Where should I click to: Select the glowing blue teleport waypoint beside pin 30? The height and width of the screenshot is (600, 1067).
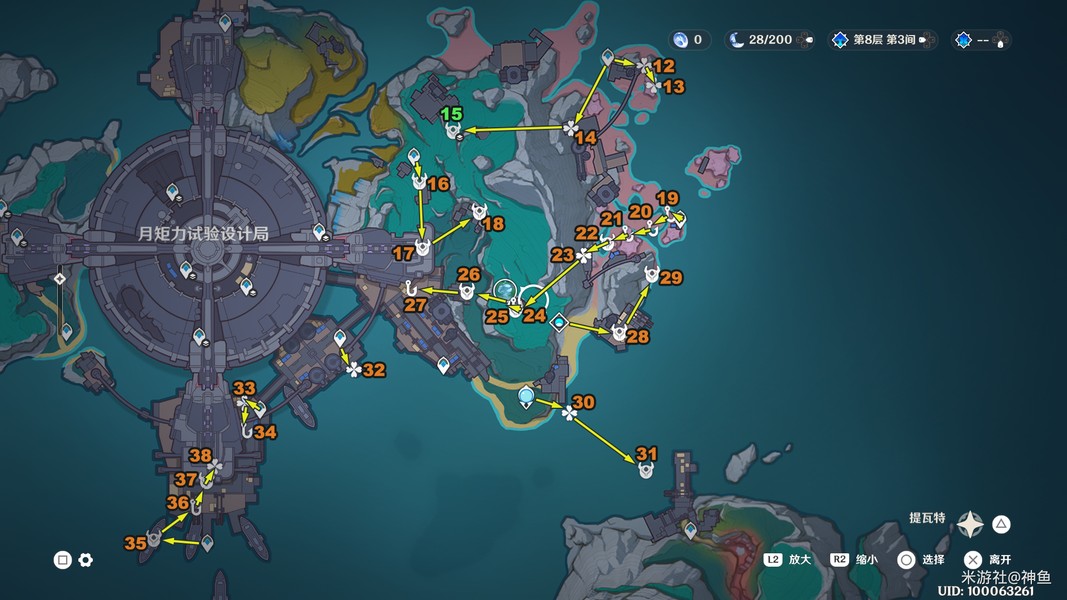(526, 398)
